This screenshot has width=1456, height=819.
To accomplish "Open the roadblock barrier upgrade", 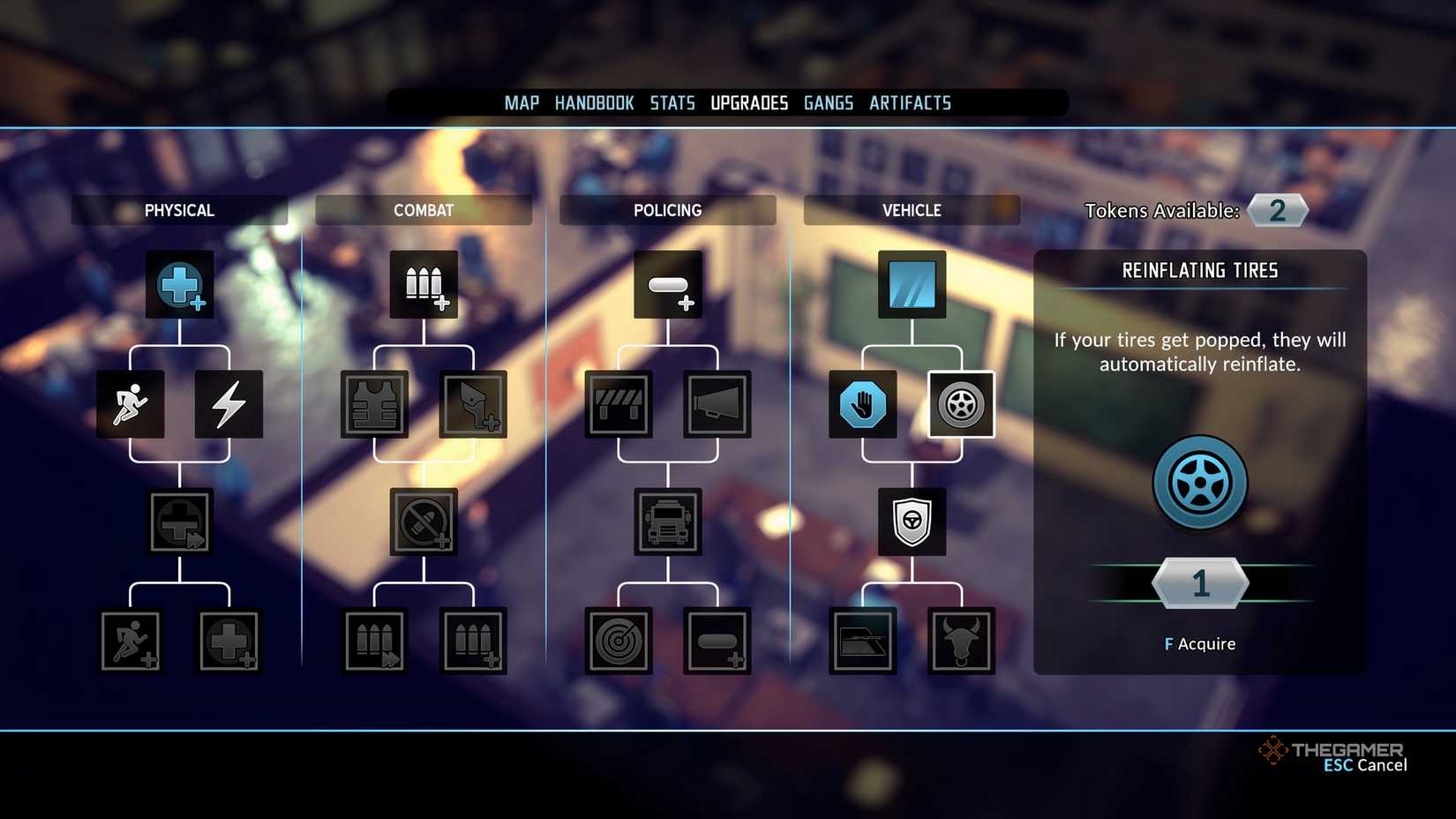I will (619, 405).
